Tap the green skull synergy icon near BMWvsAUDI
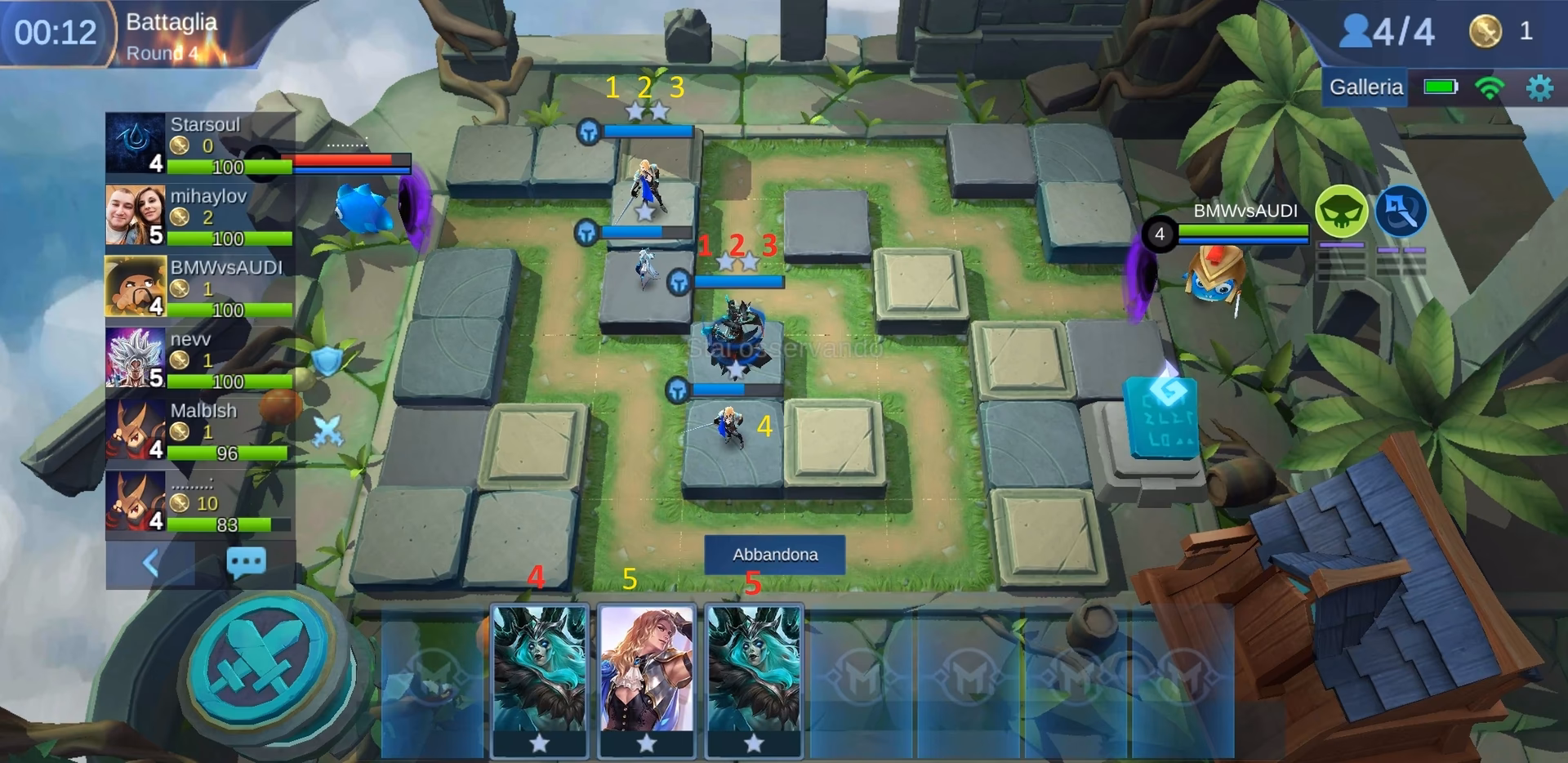Viewport: 1568px width, 763px height. click(1342, 211)
